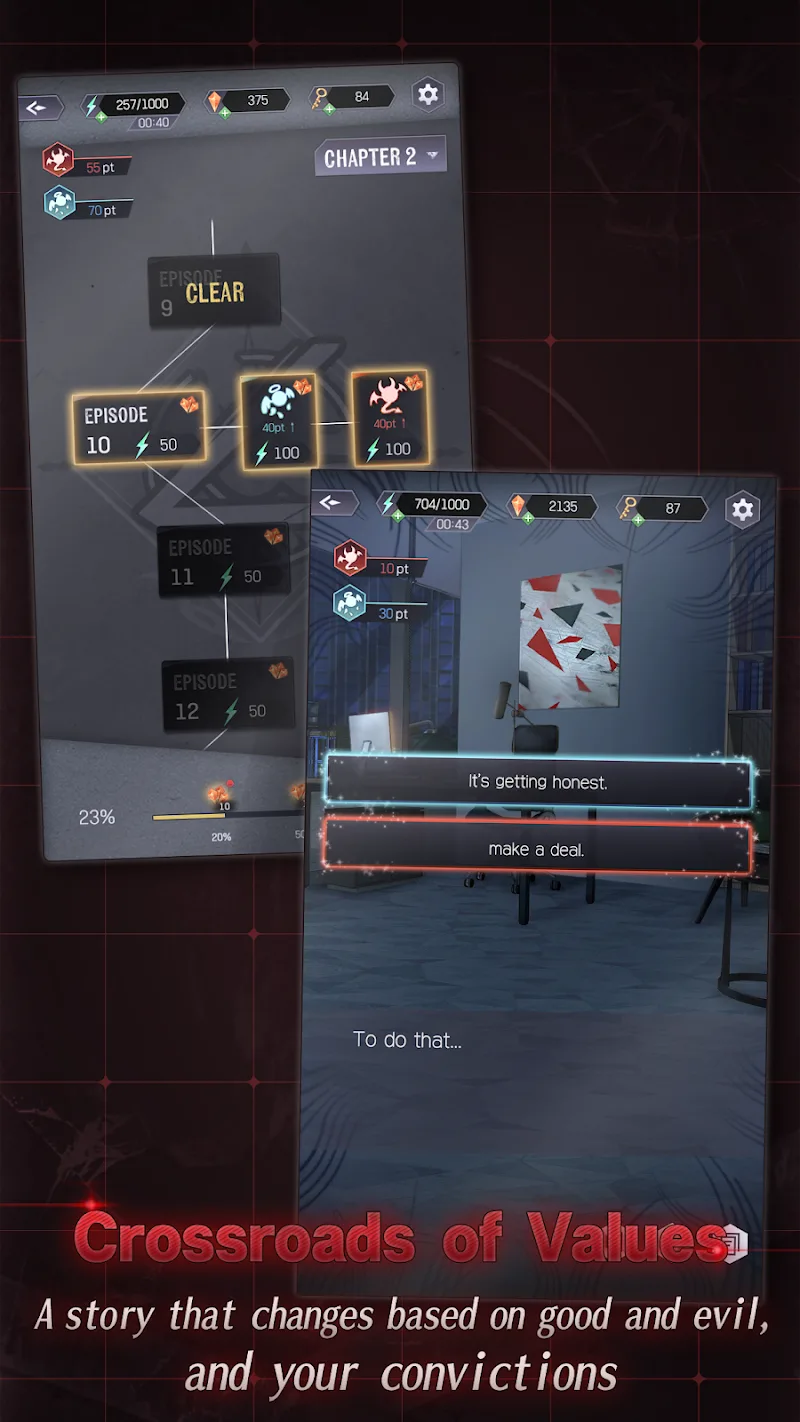This screenshot has height=1422, width=800.
Task: Open settings gear beside the 84 keys counter
Action: (x=428, y=94)
